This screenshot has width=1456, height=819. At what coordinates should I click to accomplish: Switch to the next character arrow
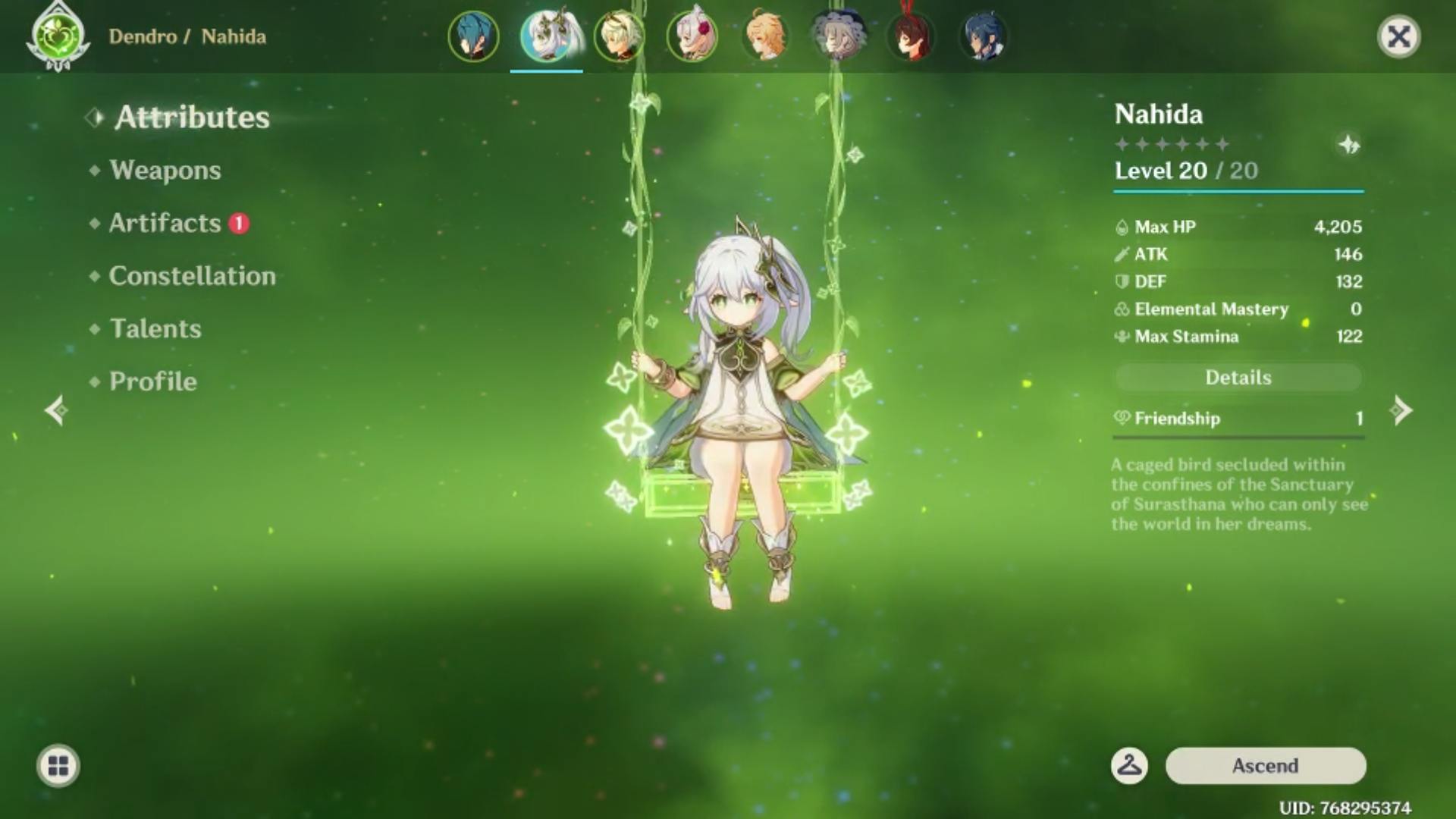pyautogui.click(x=1401, y=410)
